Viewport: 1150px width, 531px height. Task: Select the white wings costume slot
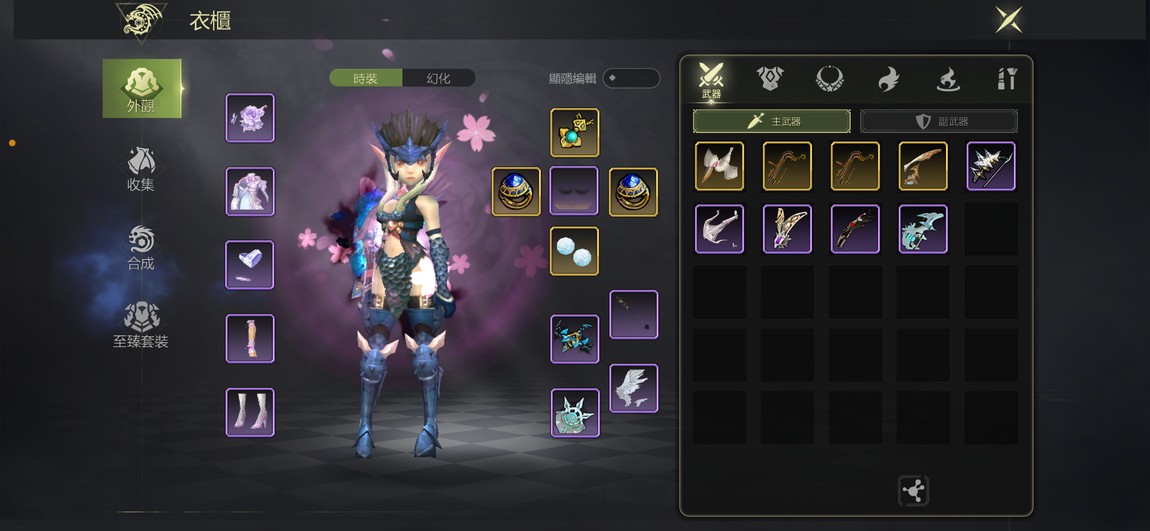[x=634, y=388]
